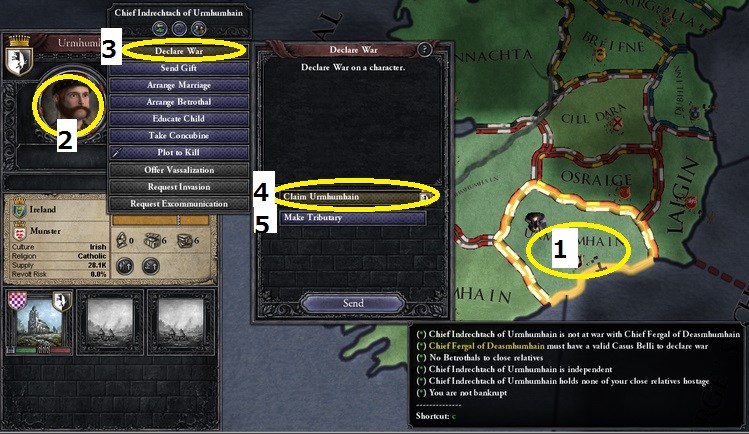Select the Educate Child action
Image resolution: width=749 pixels, height=434 pixels.
[179, 119]
